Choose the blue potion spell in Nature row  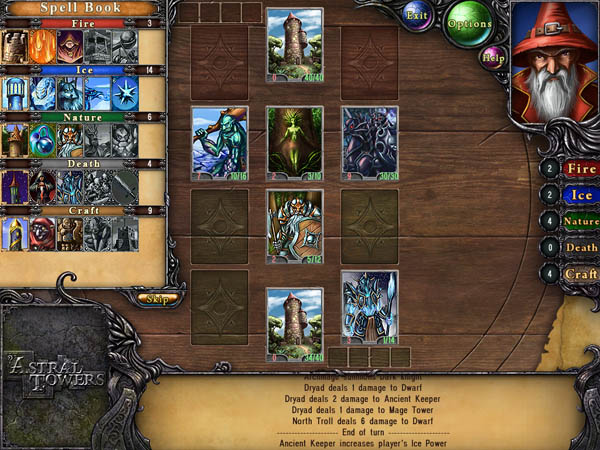[42, 141]
